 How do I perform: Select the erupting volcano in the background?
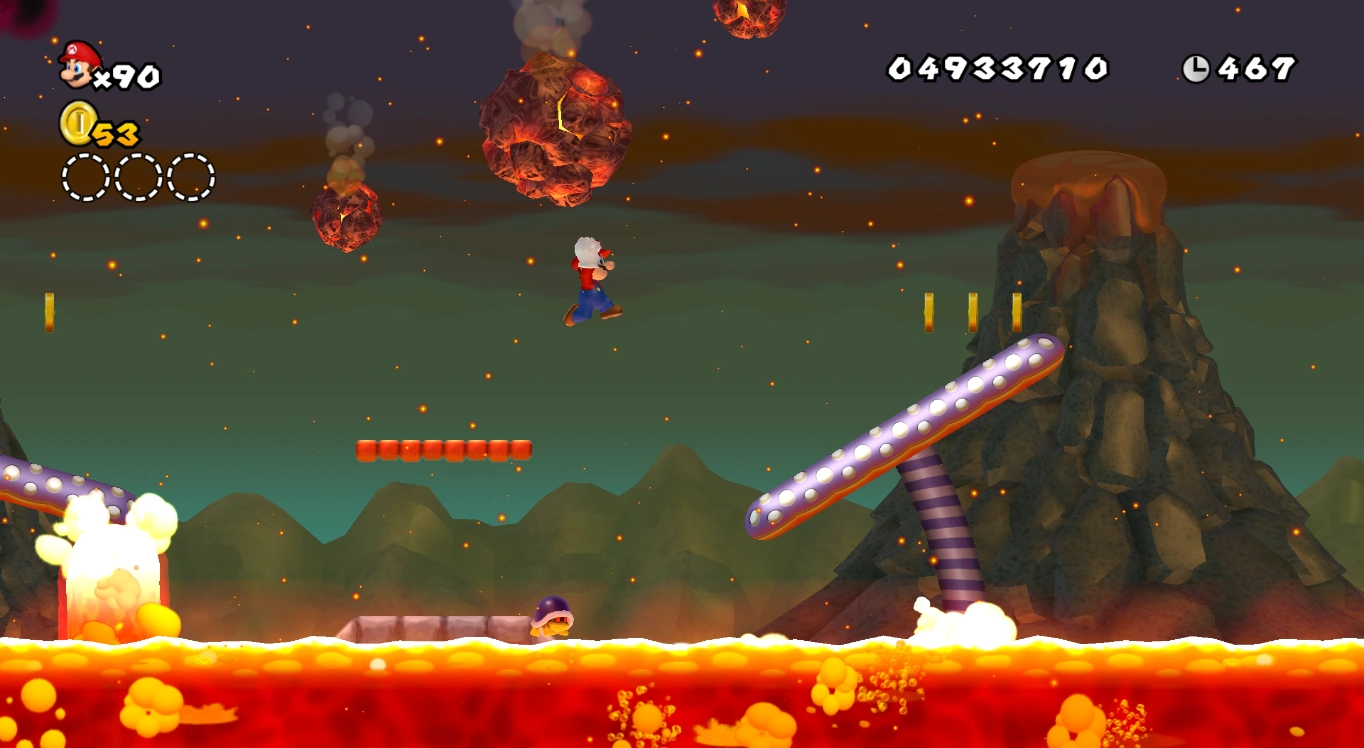click(x=1090, y=300)
